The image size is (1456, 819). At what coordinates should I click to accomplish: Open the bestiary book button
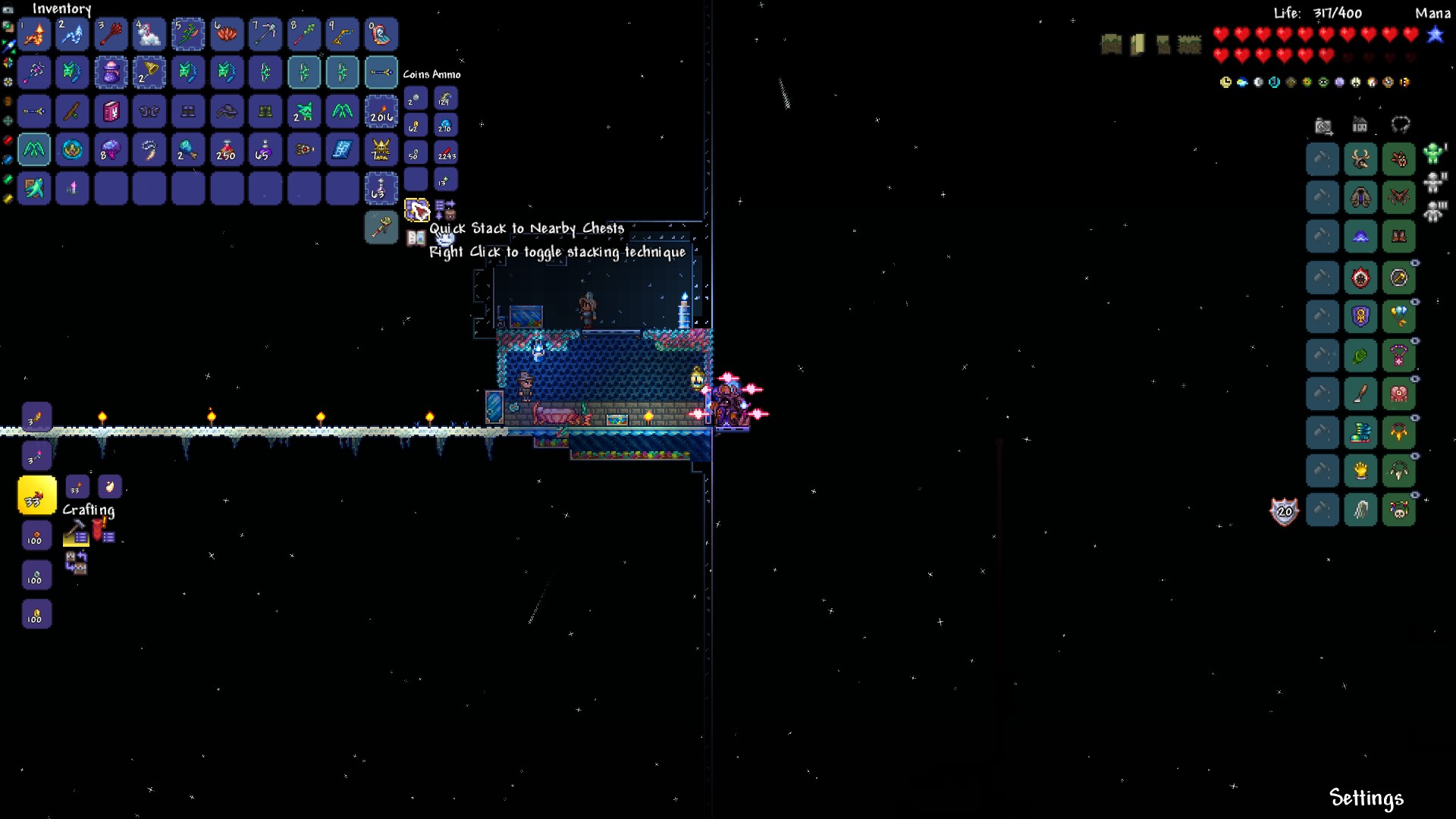[x=416, y=238]
